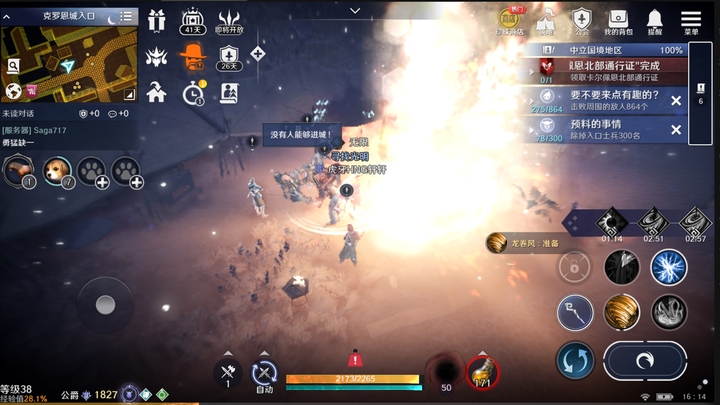
Task: Activate the blue circular-arrows dodge button
Action: pos(575,361)
